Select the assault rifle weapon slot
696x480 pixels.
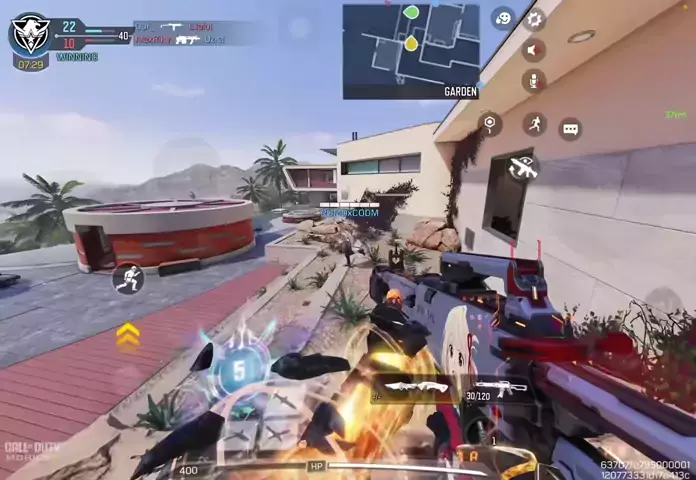500,387
